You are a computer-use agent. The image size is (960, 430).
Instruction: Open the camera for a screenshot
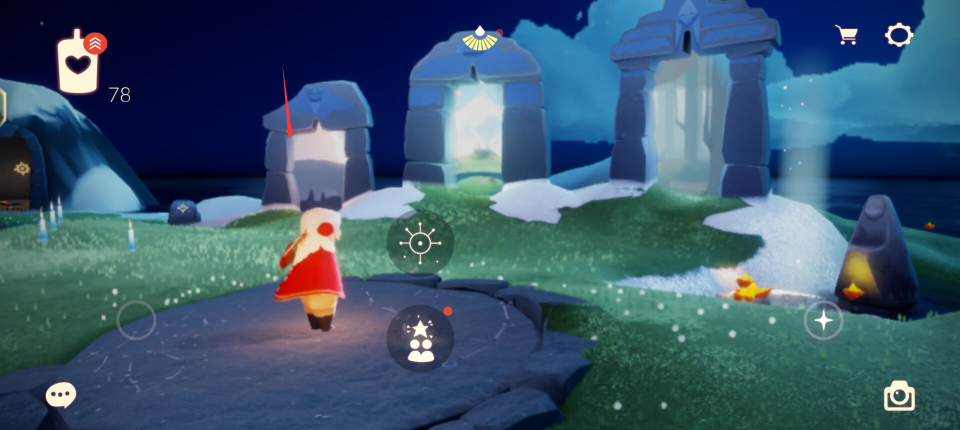[x=899, y=396]
